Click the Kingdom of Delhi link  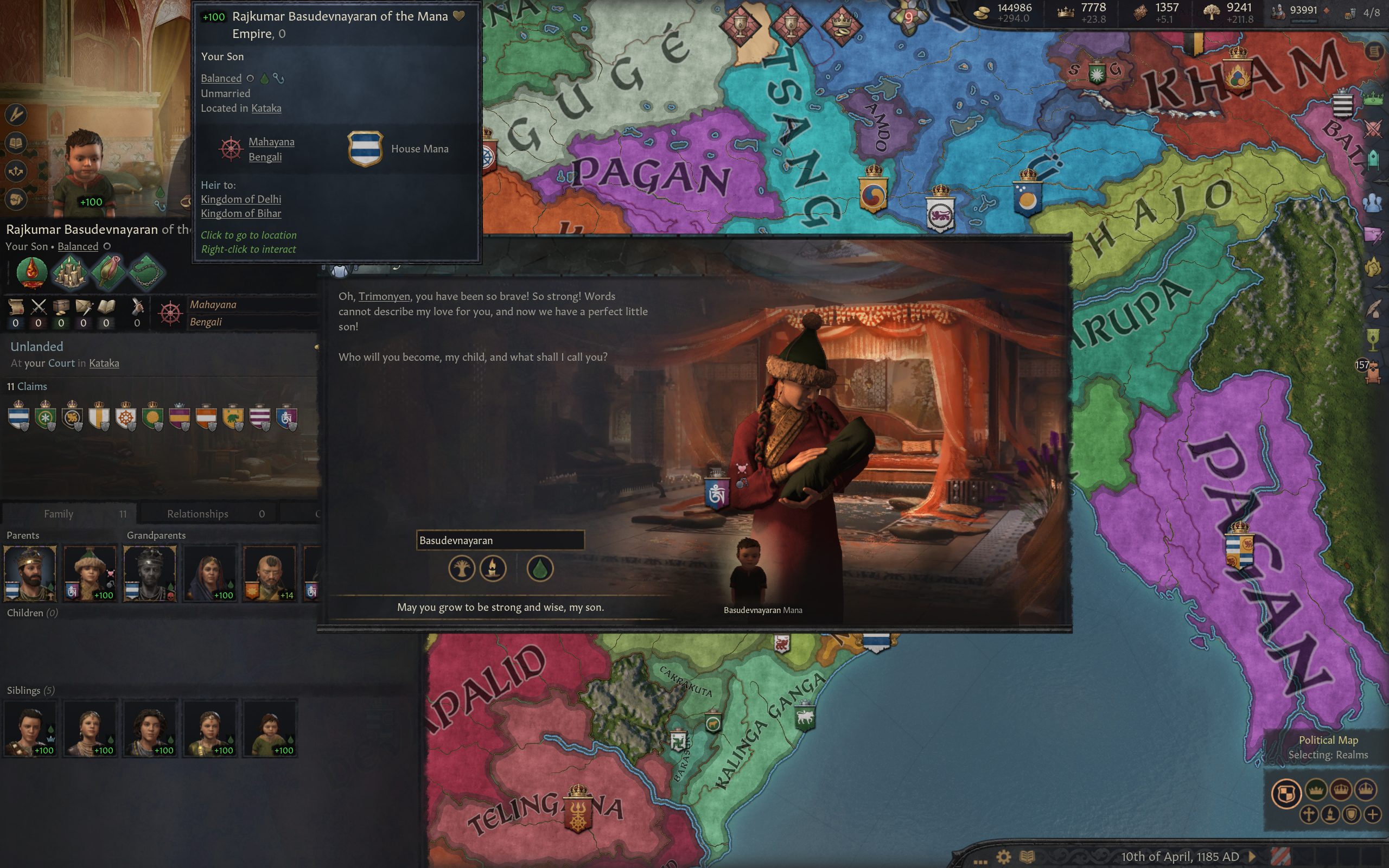point(240,199)
